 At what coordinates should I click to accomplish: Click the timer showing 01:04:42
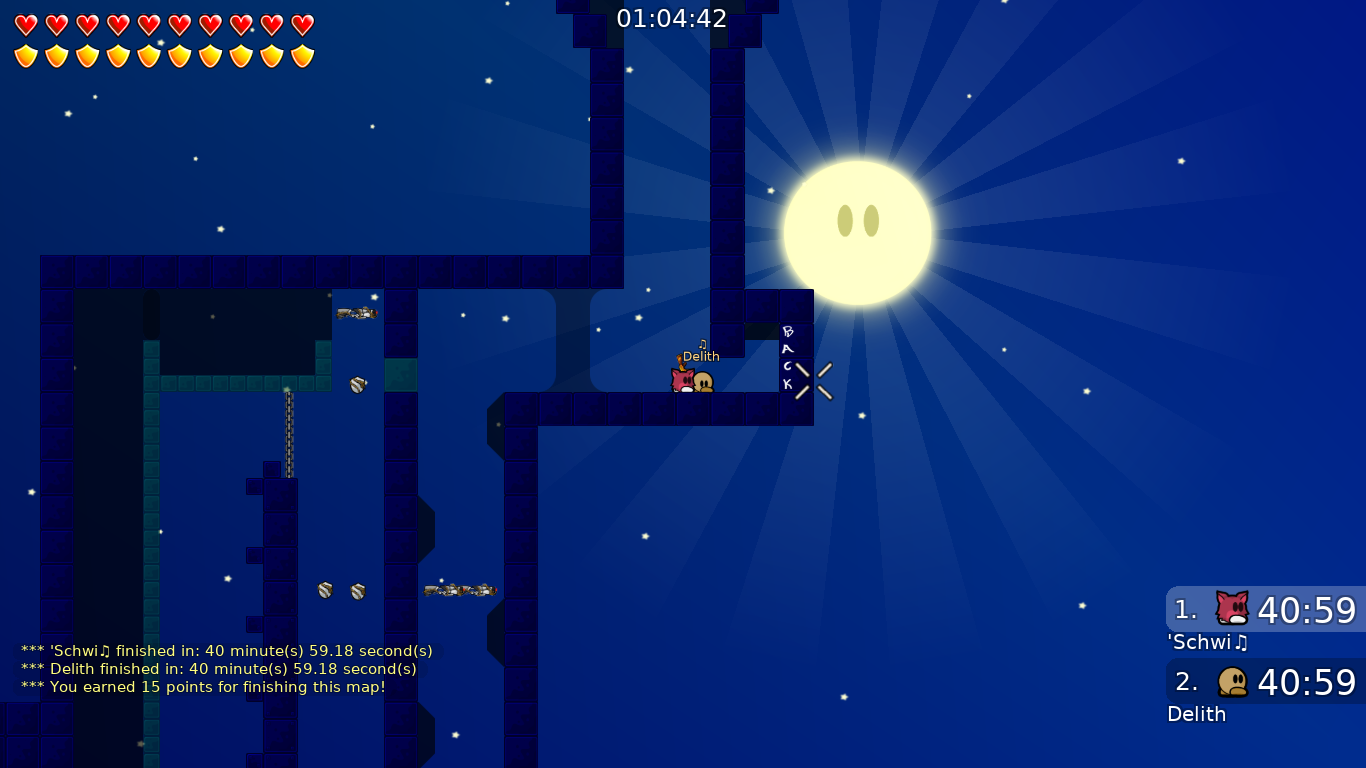click(x=674, y=17)
